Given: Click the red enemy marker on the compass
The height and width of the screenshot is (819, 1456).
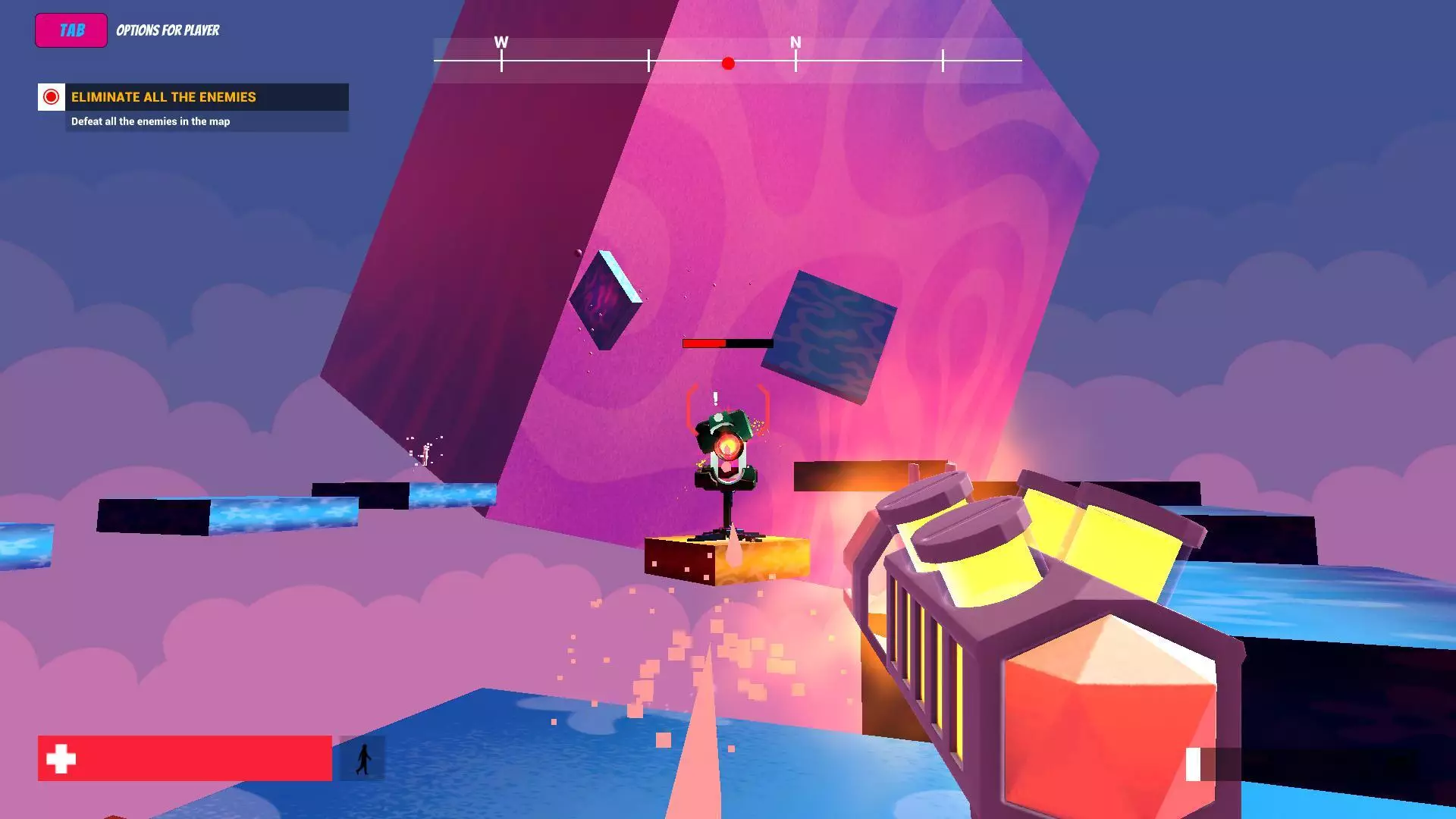Looking at the screenshot, I should click(728, 64).
